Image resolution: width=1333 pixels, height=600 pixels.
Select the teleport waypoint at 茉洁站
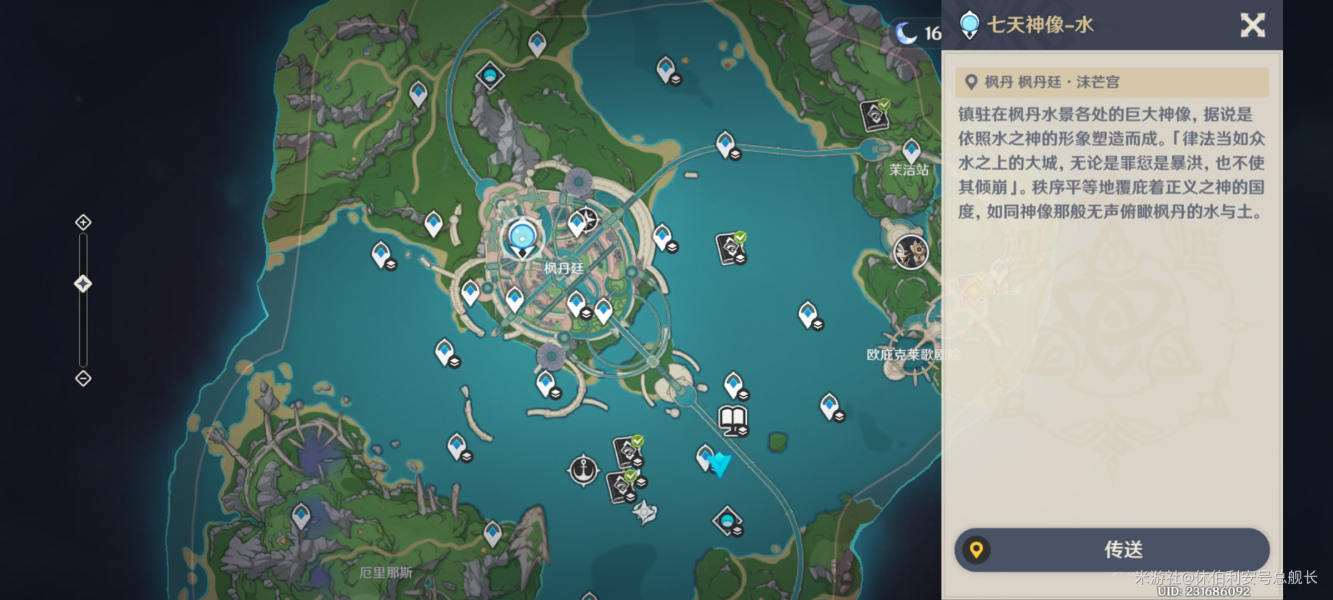(911, 150)
